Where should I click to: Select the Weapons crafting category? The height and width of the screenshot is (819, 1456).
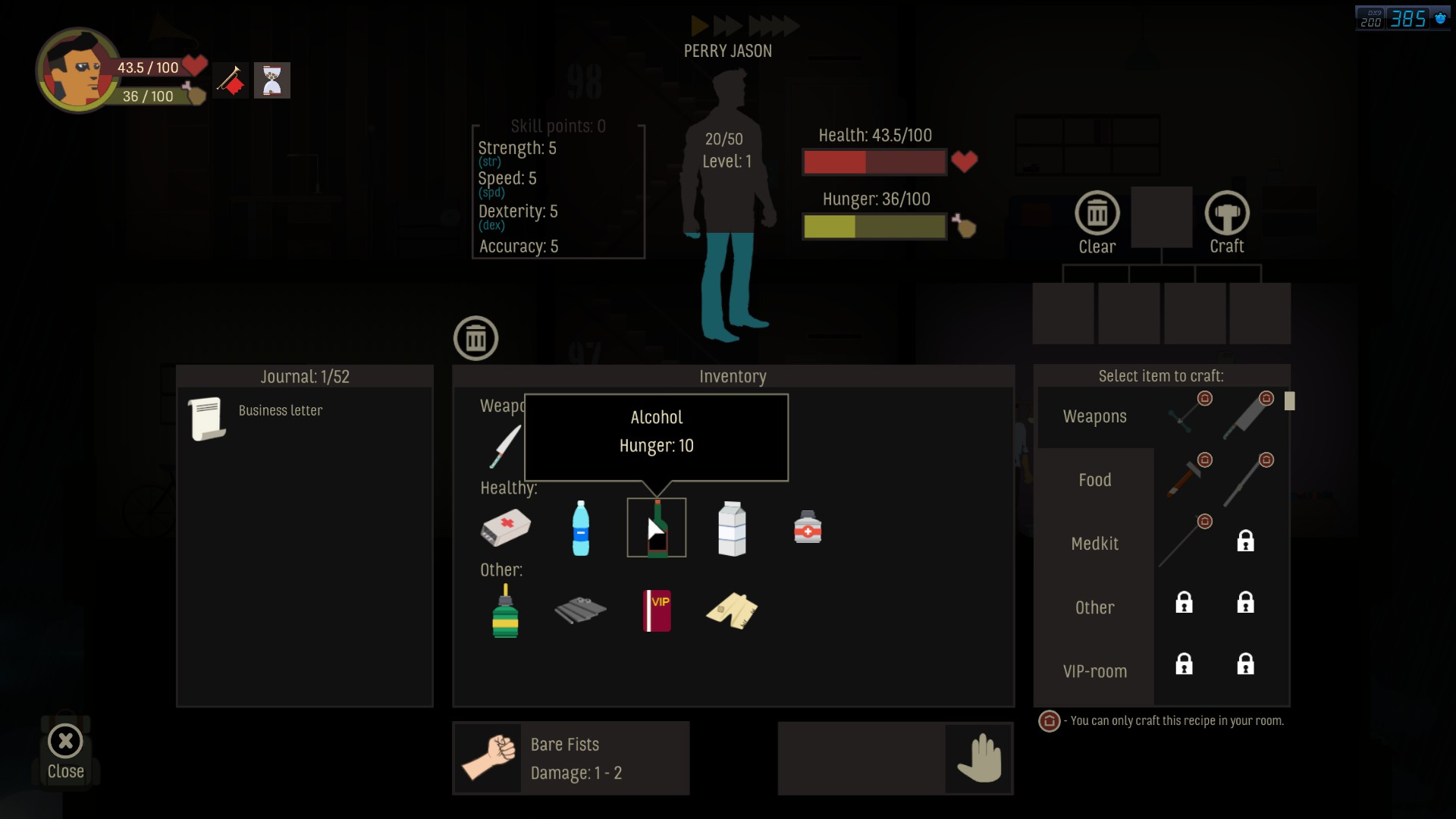point(1094,416)
